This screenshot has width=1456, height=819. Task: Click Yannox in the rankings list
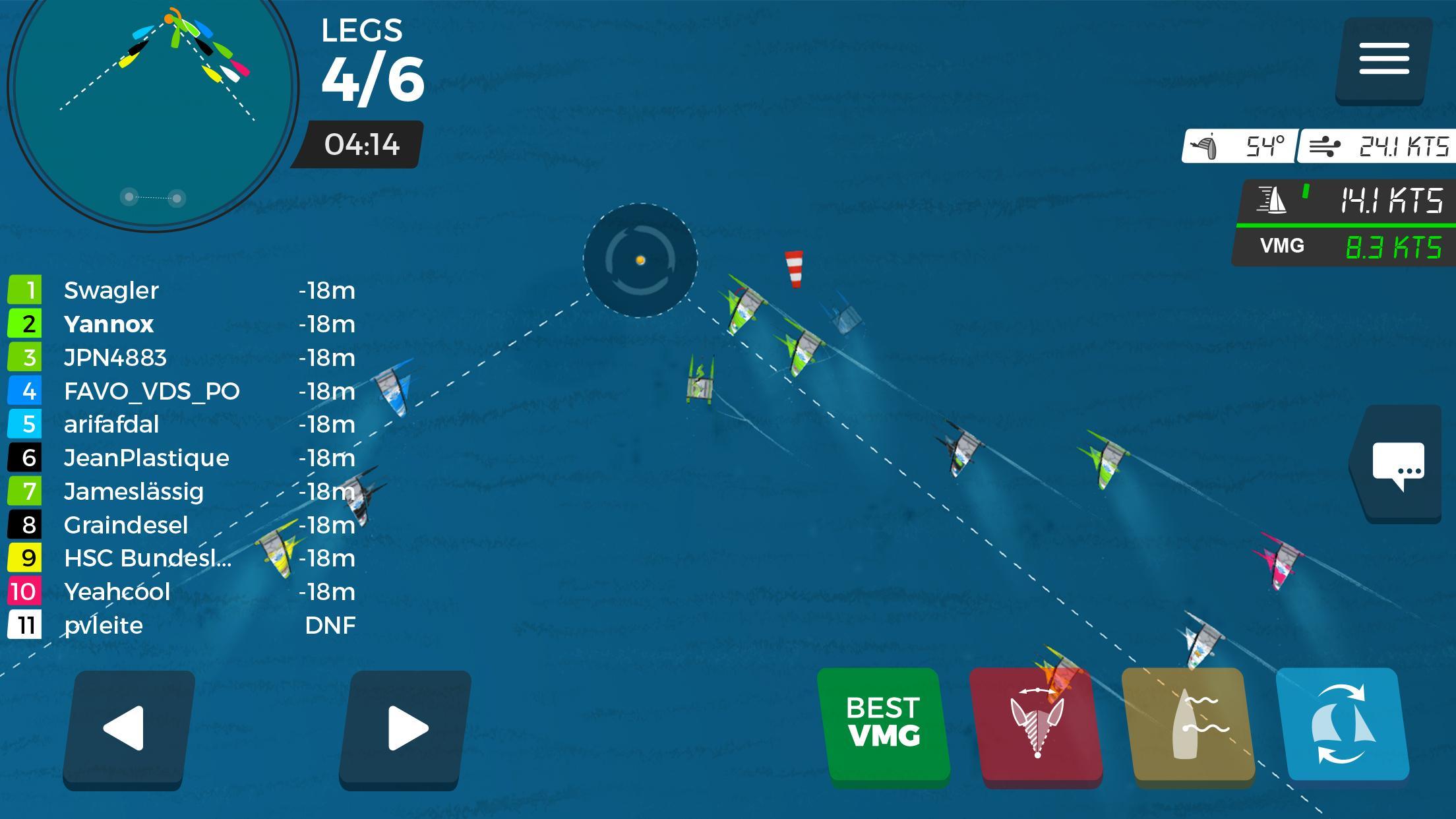pos(108,324)
